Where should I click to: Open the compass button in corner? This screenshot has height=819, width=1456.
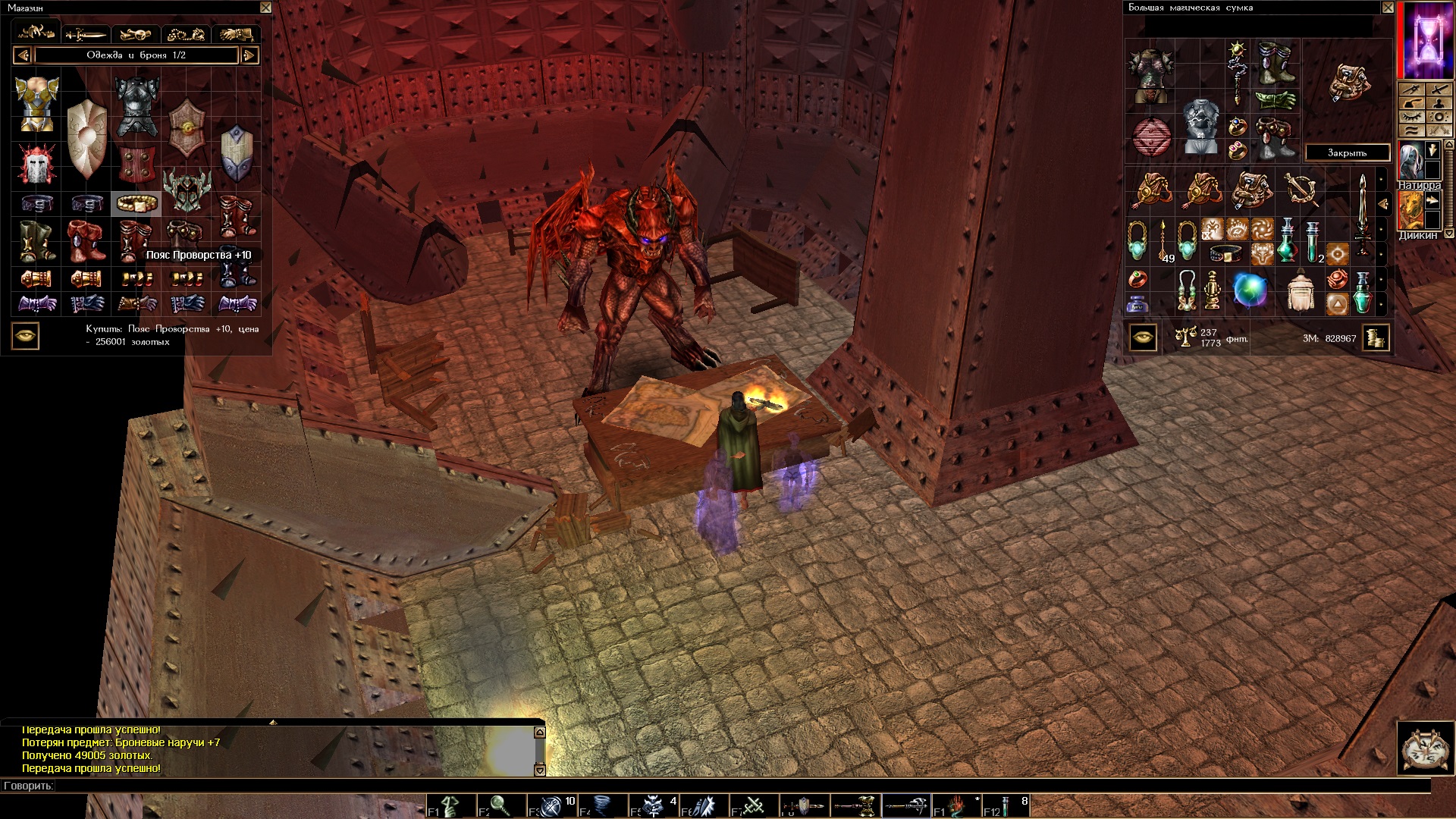pyautogui.click(x=1425, y=748)
